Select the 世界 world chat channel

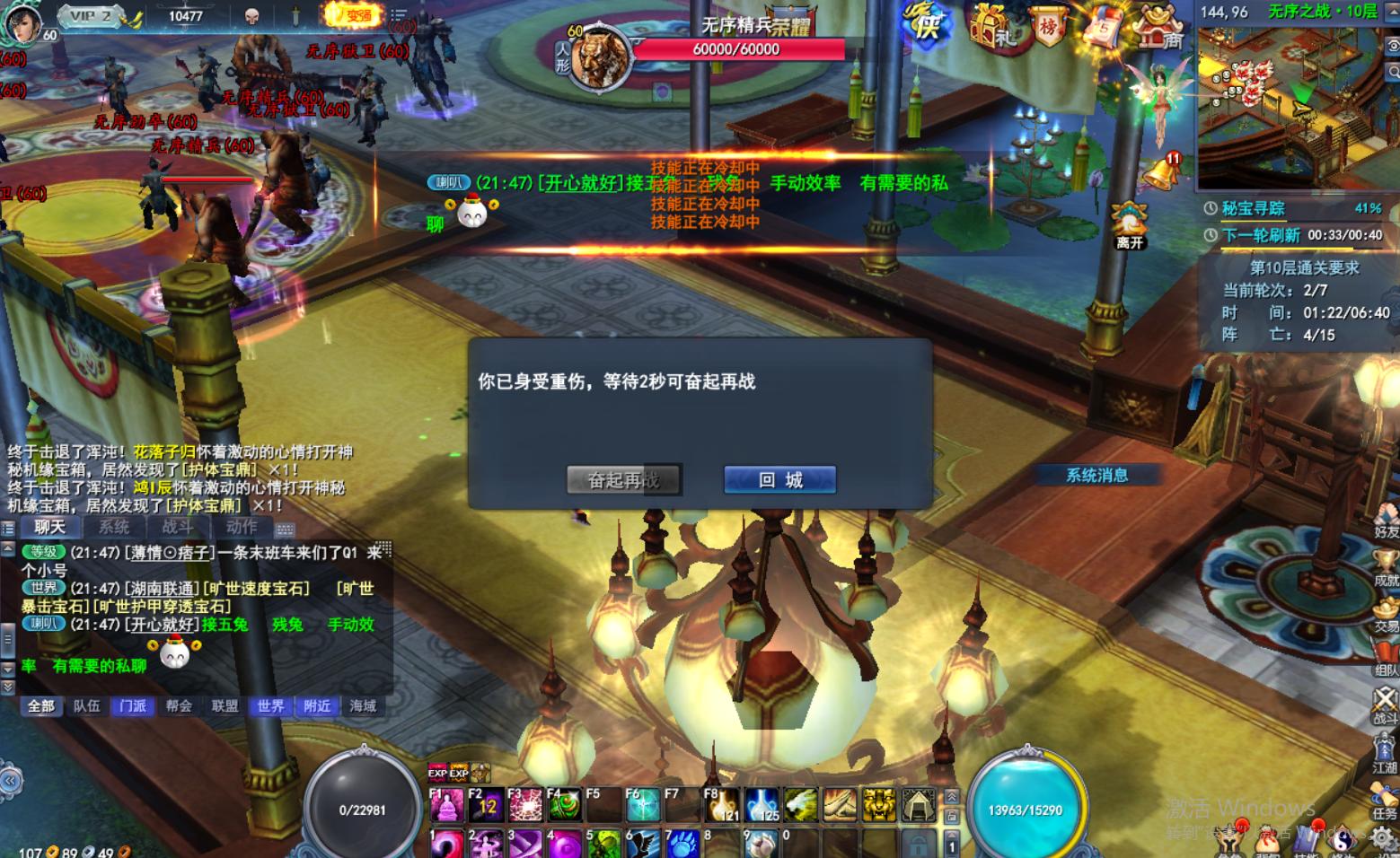[x=269, y=706]
